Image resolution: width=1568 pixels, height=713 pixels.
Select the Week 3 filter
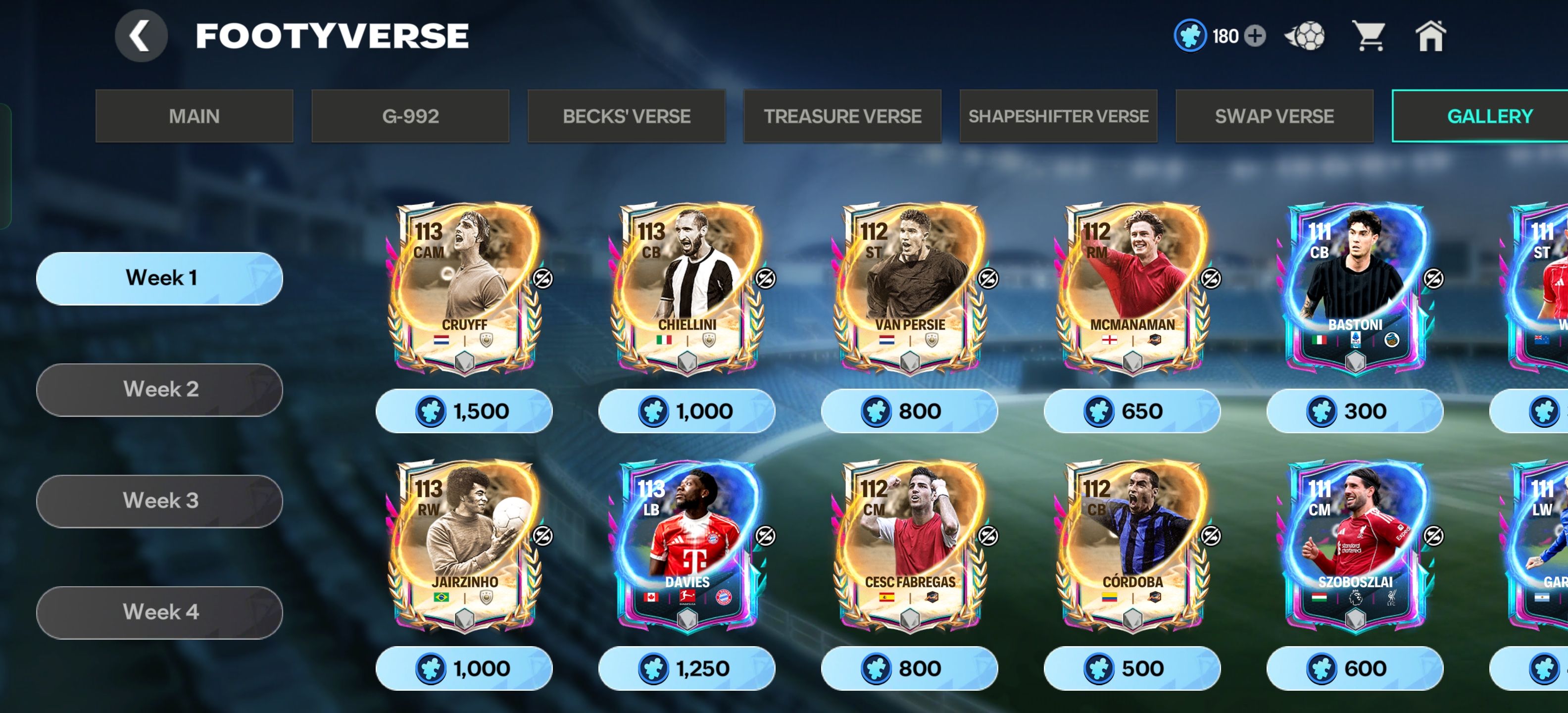tap(160, 501)
